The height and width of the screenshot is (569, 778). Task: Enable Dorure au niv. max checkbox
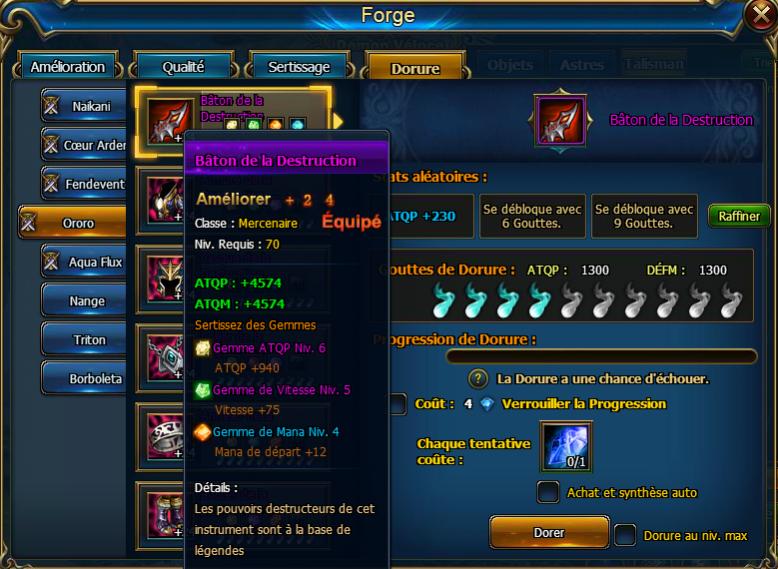tap(625, 535)
